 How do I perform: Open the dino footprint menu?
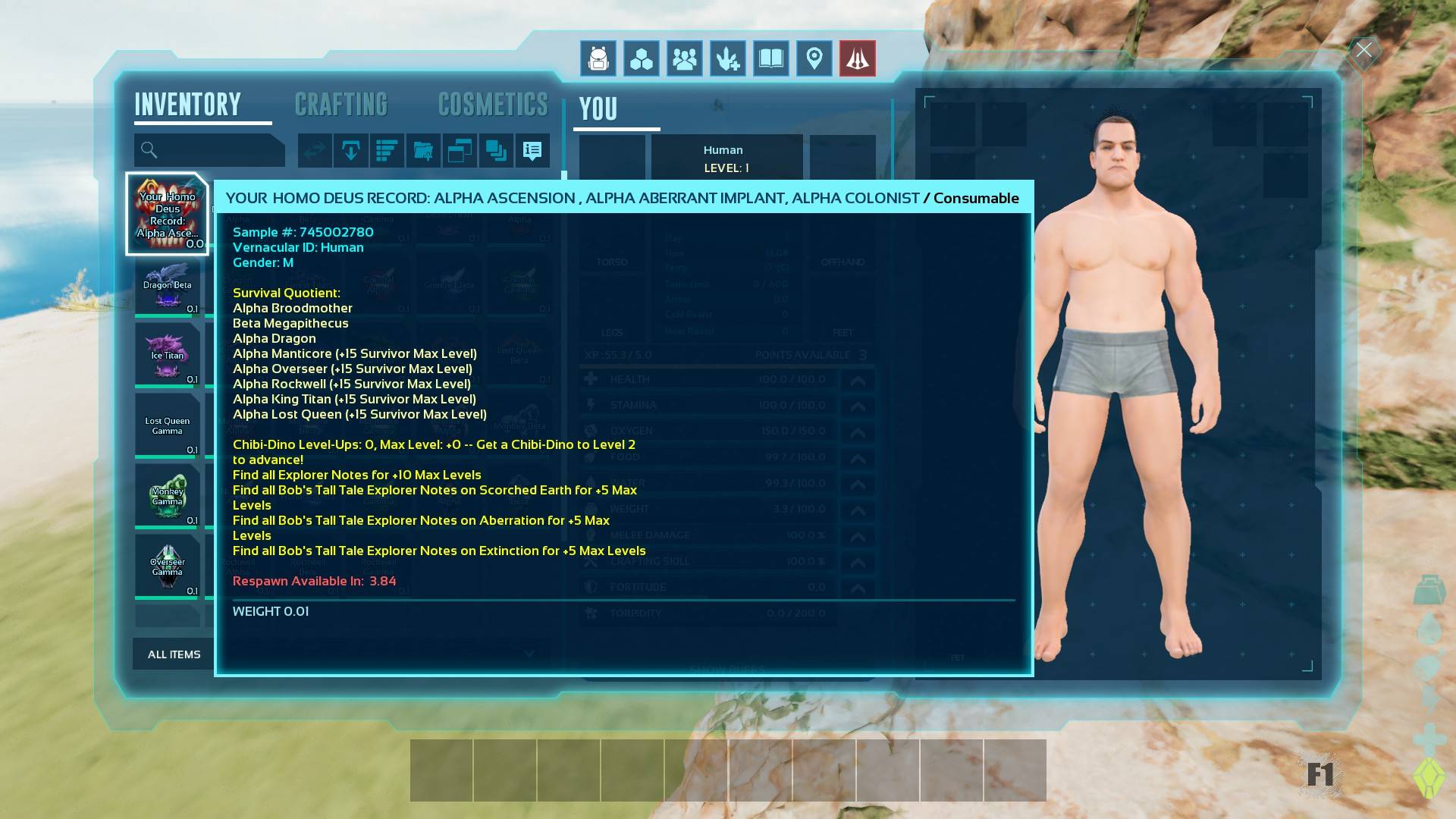pyautogui.click(x=728, y=58)
